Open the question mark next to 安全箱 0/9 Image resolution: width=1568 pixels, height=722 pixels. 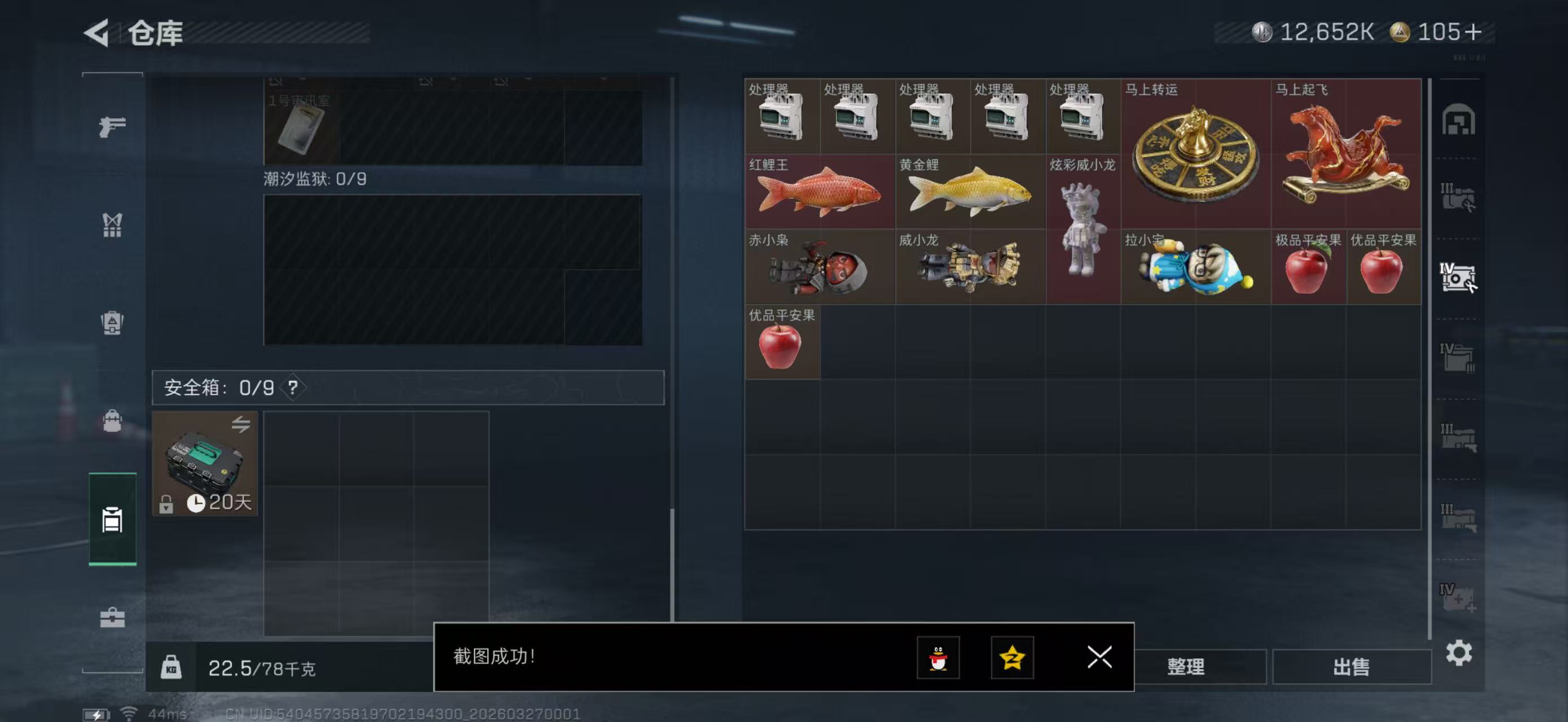294,388
